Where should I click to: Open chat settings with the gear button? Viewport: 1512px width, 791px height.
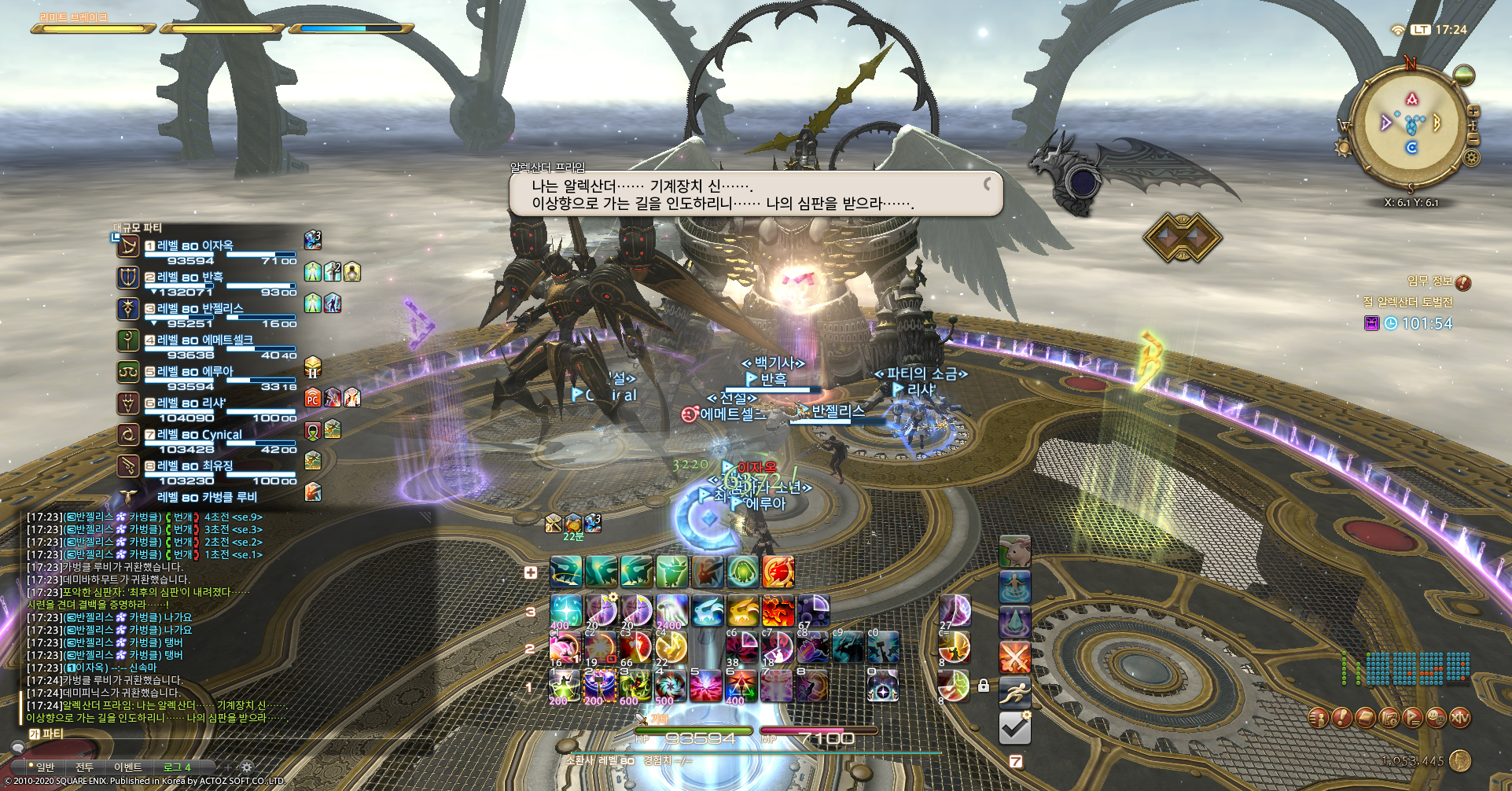[248, 767]
